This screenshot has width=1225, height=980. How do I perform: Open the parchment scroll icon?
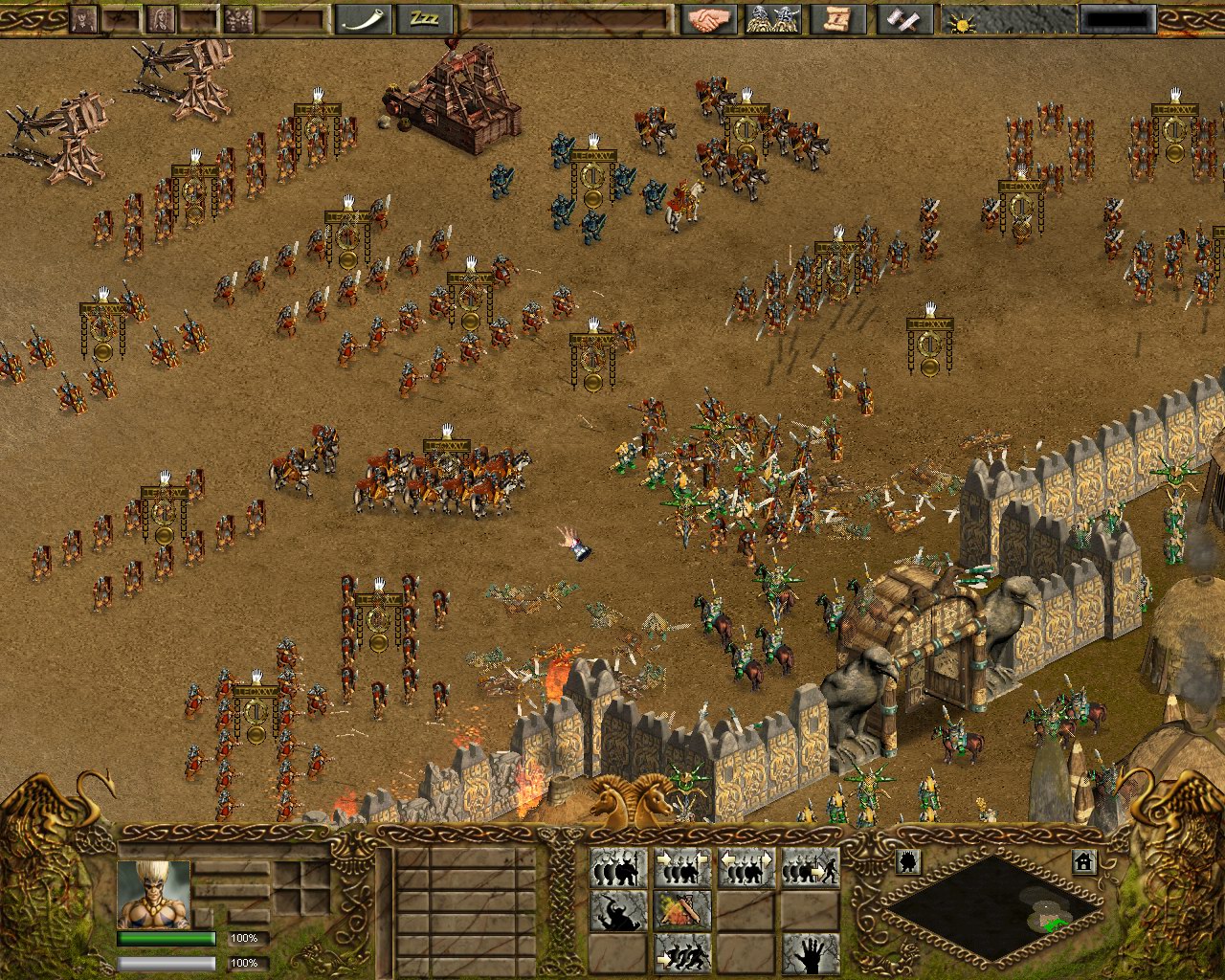coord(832,19)
